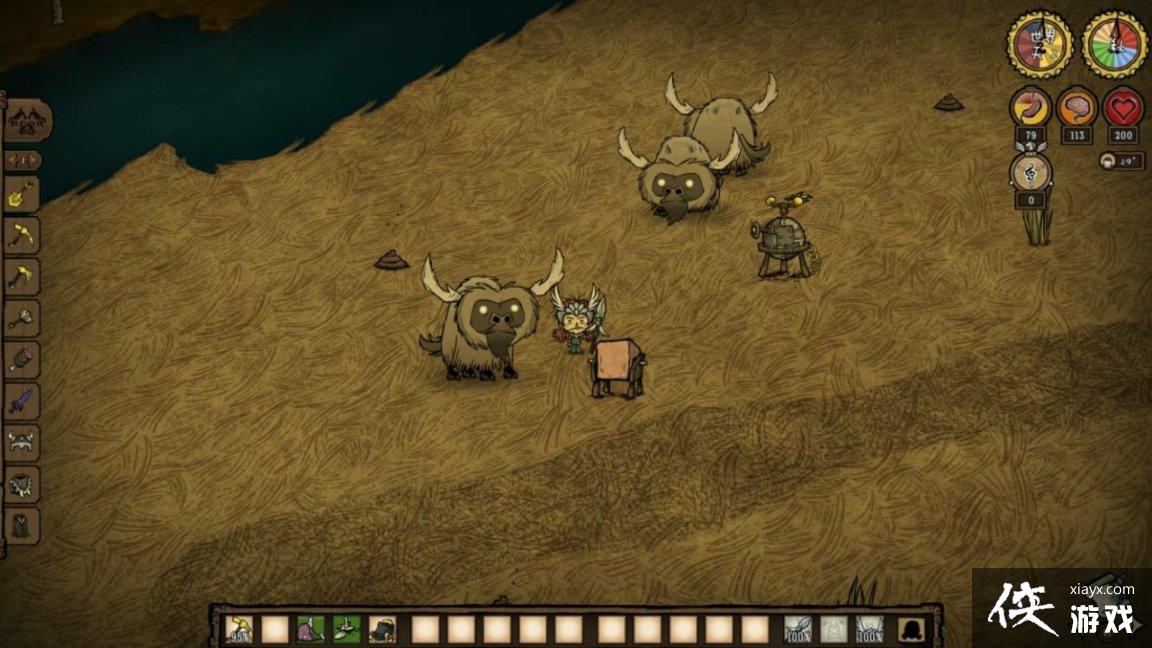The image size is (1152, 648).
Task: Choose the dark helmet item in inventory
Action: (x=382, y=629)
